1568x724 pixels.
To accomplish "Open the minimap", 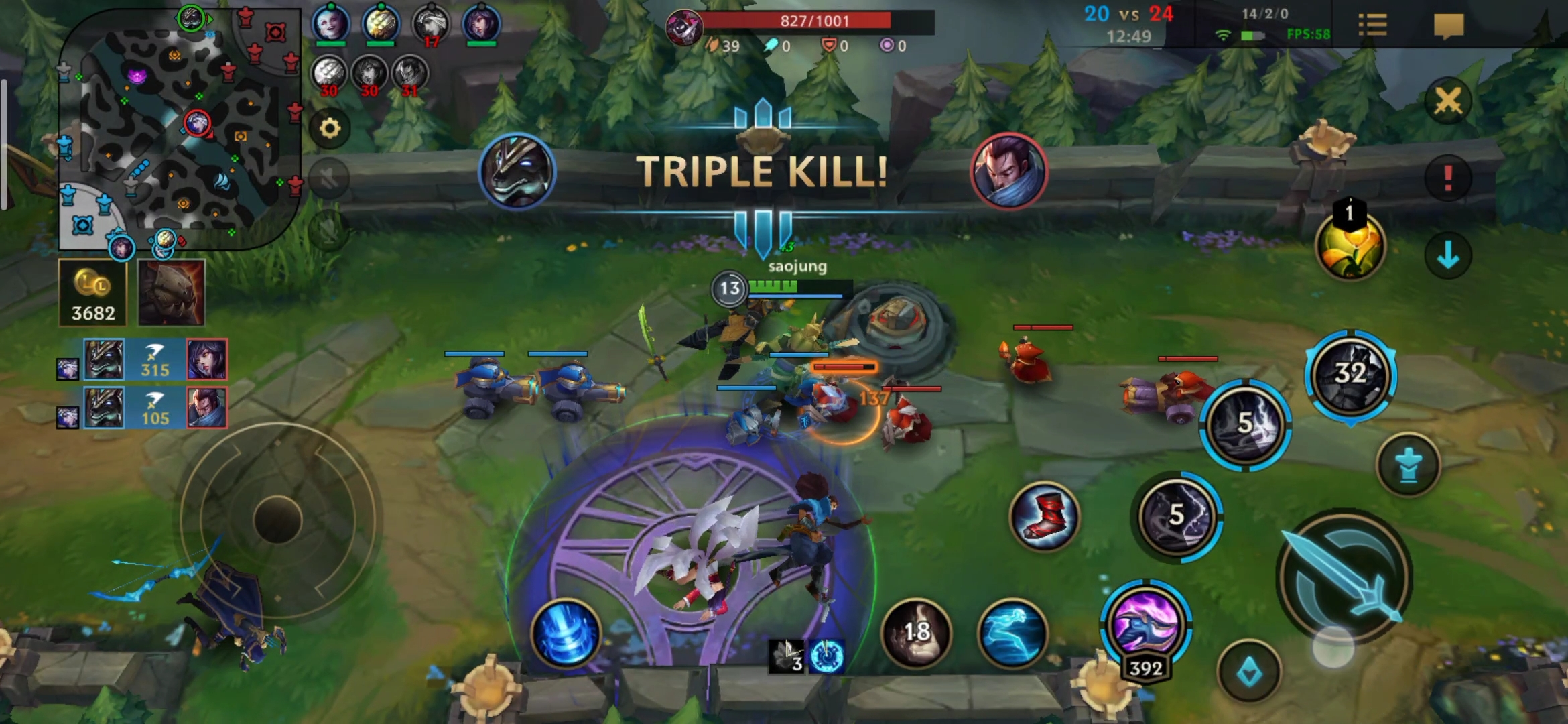I will pyautogui.click(x=180, y=127).
